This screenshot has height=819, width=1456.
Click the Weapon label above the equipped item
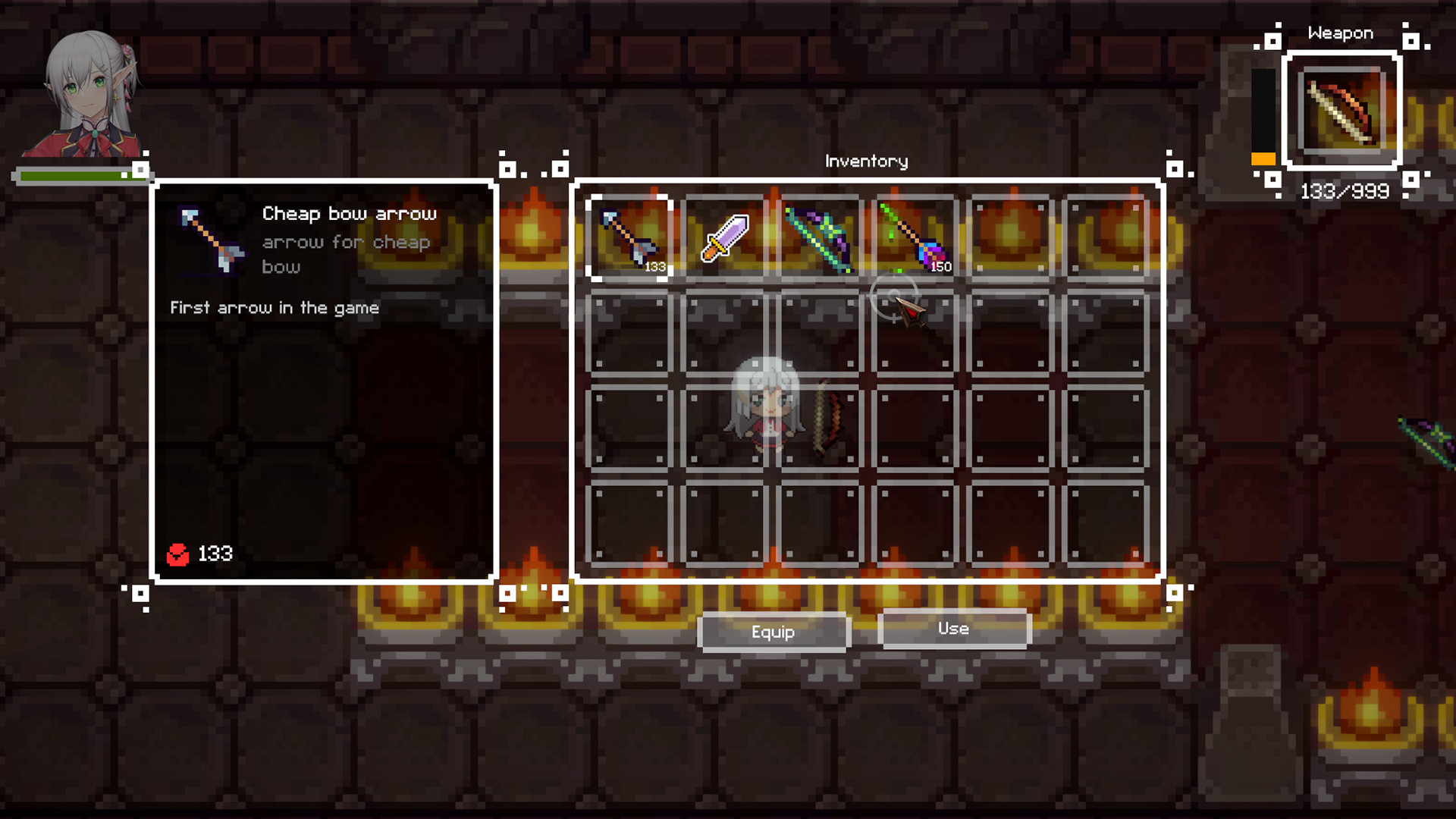coord(1339,33)
